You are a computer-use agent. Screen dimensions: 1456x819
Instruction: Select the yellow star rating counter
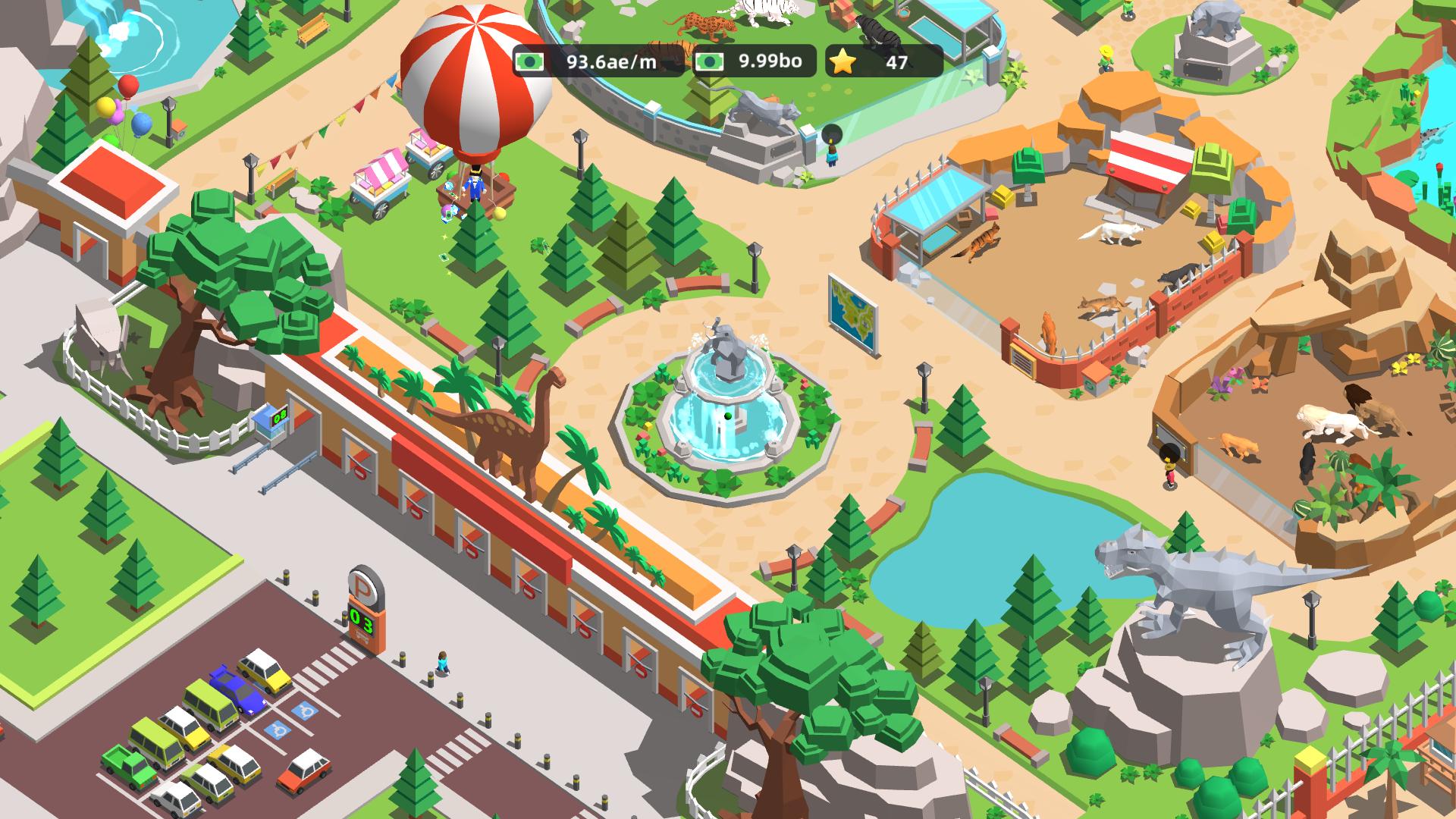coord(880,64)
